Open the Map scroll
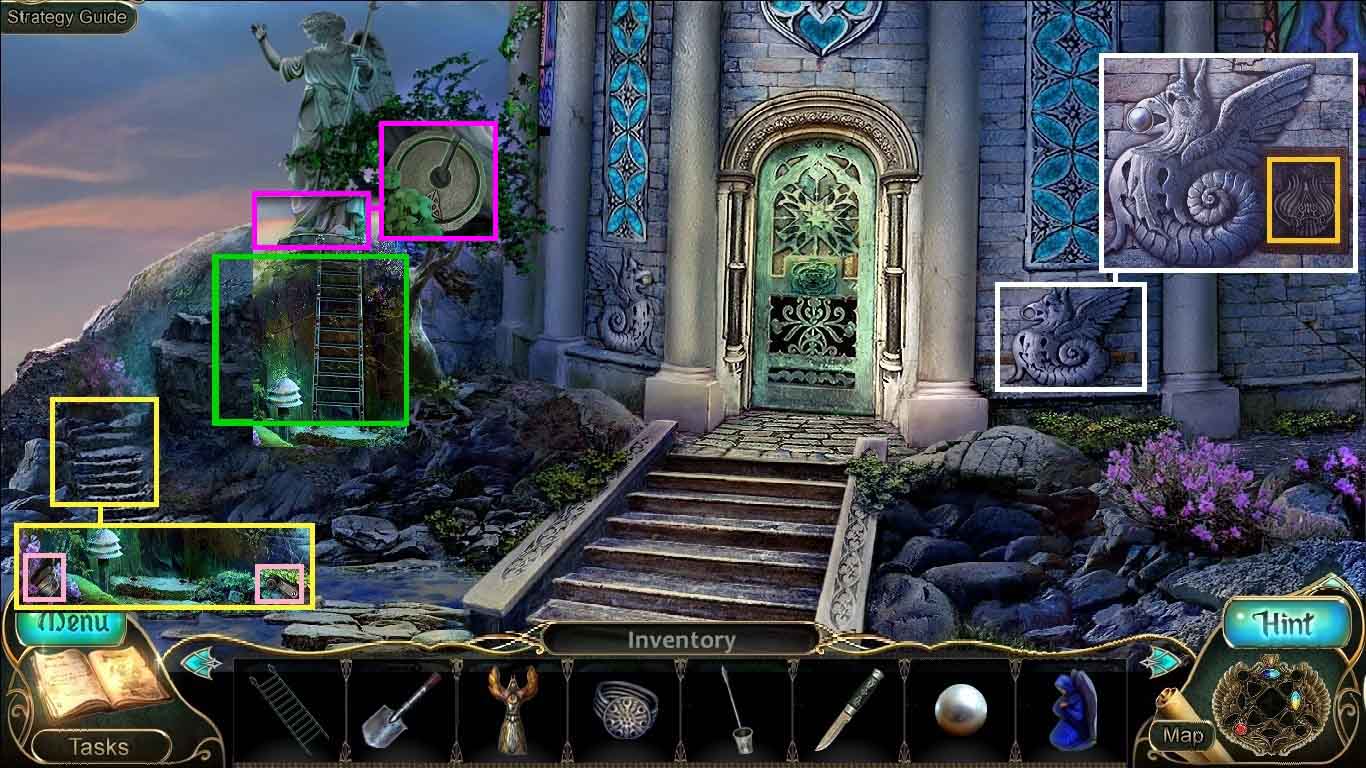The width and height of the screenshot is (1366, 768). [1182, 735]
